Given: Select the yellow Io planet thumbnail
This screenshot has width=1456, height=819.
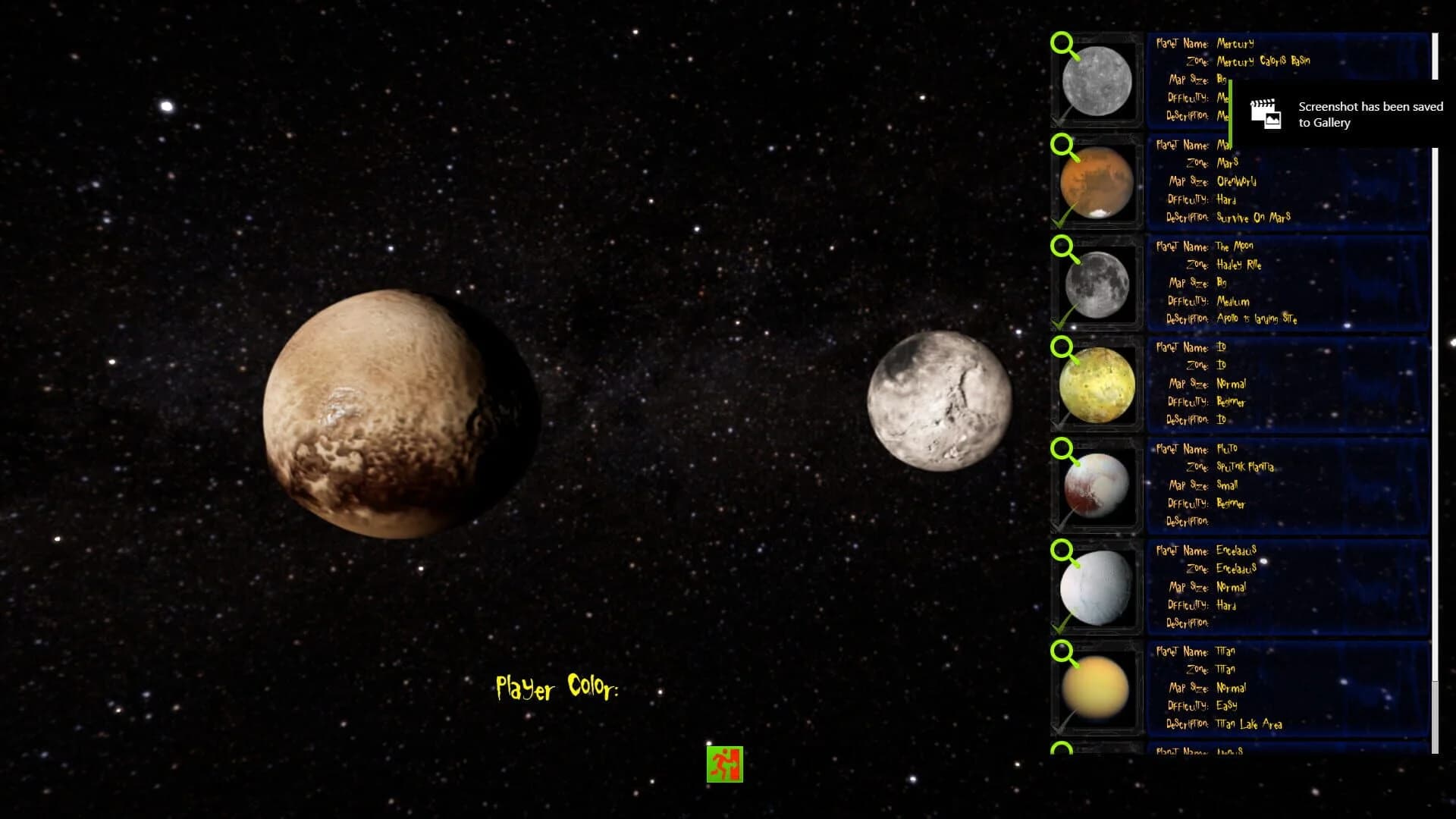Looking at the screenshot, I should click(1096, 385).
